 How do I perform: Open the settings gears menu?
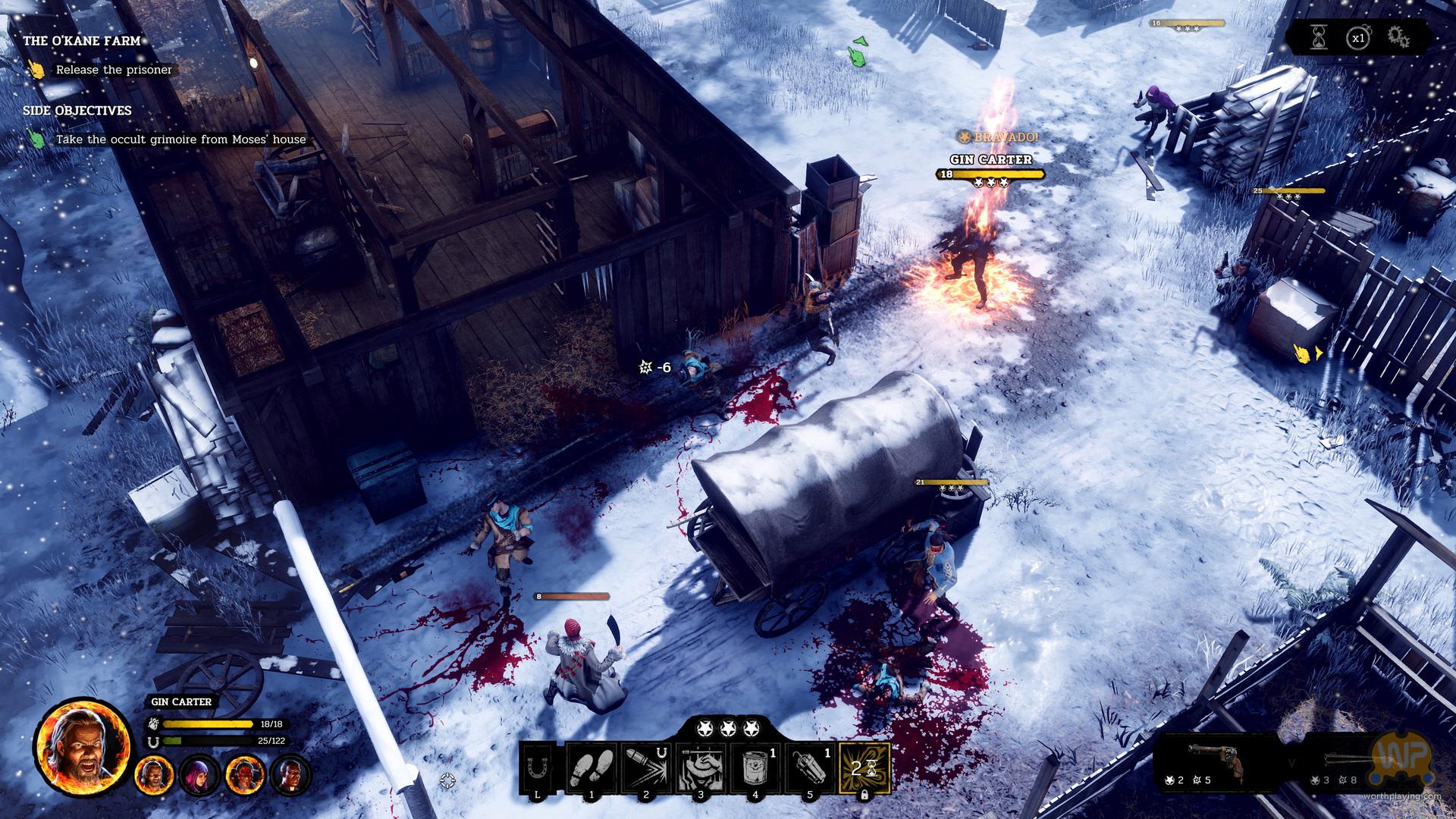click(1398, 37)
